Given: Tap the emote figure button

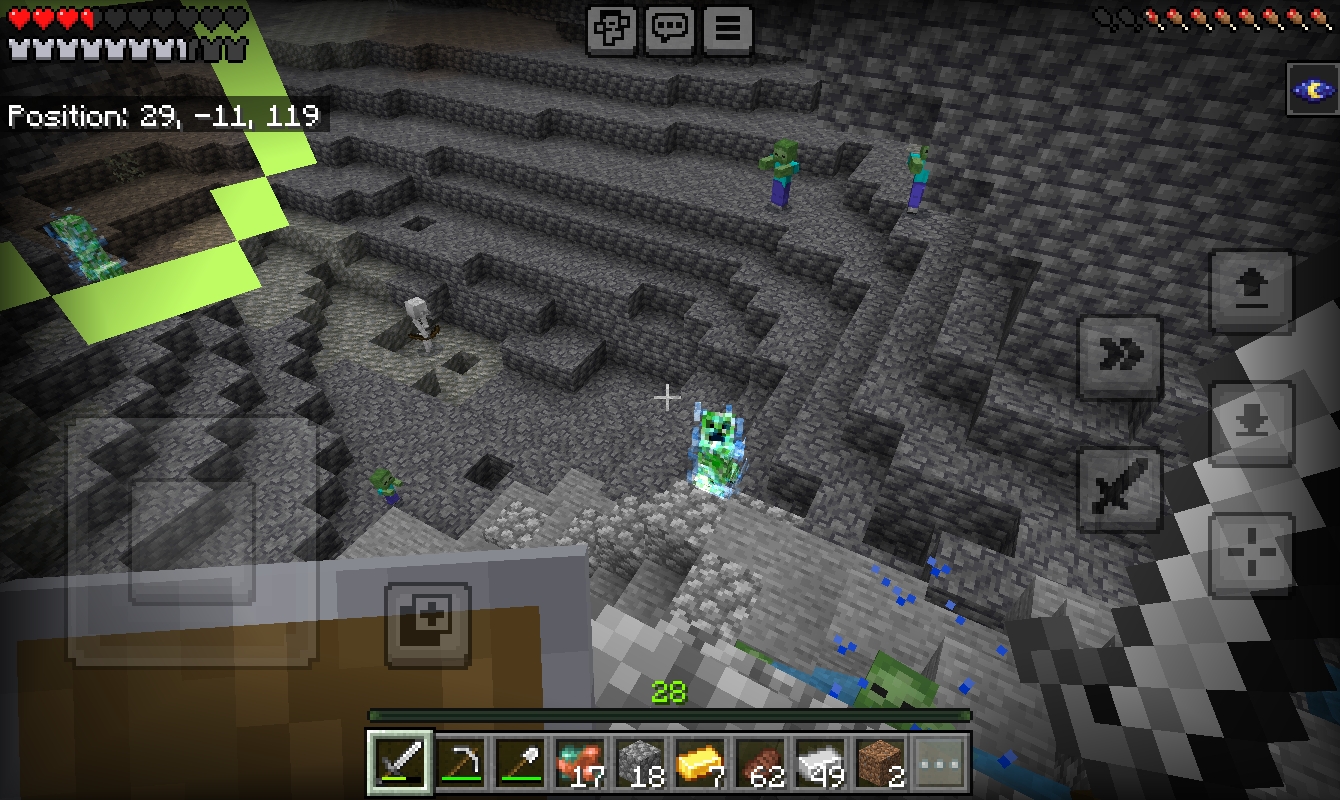Looking at the screenshot, I should click(611, 30).
